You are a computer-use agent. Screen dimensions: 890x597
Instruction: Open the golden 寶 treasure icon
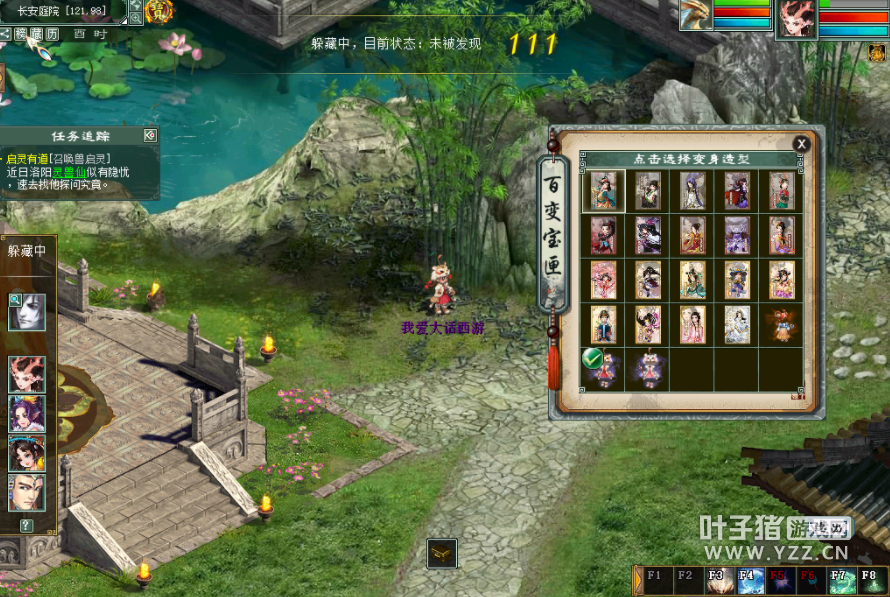158,11
